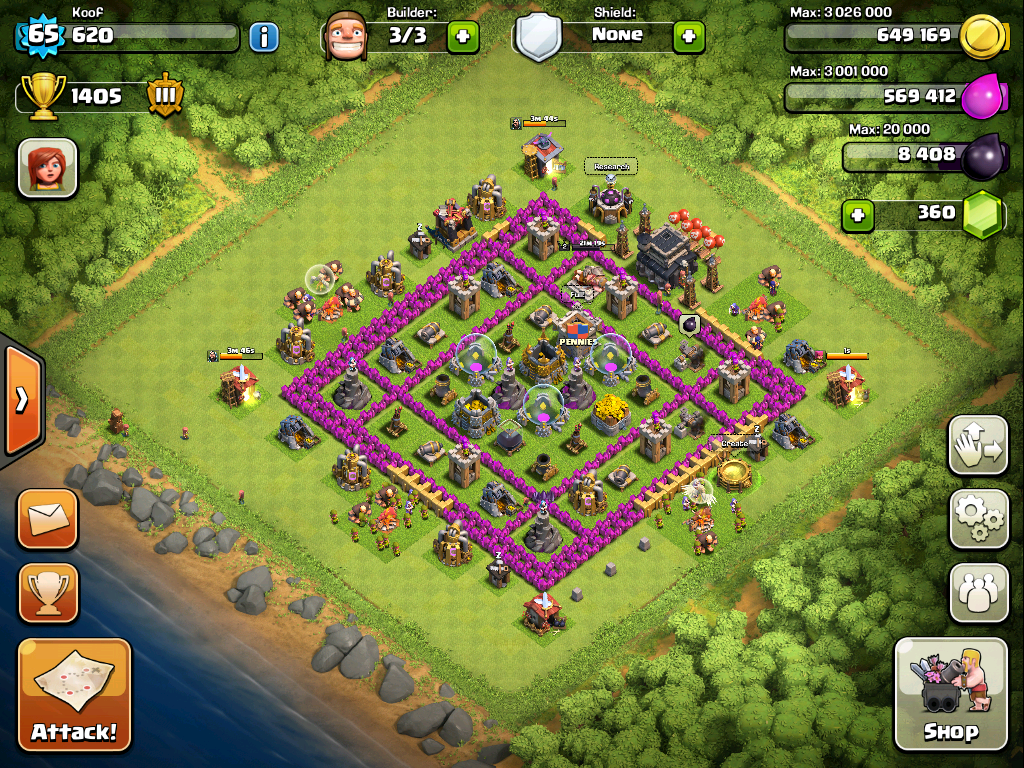Buy a shield using the plus button
Screen dimensions: 1024x768
tap(688, 38)
